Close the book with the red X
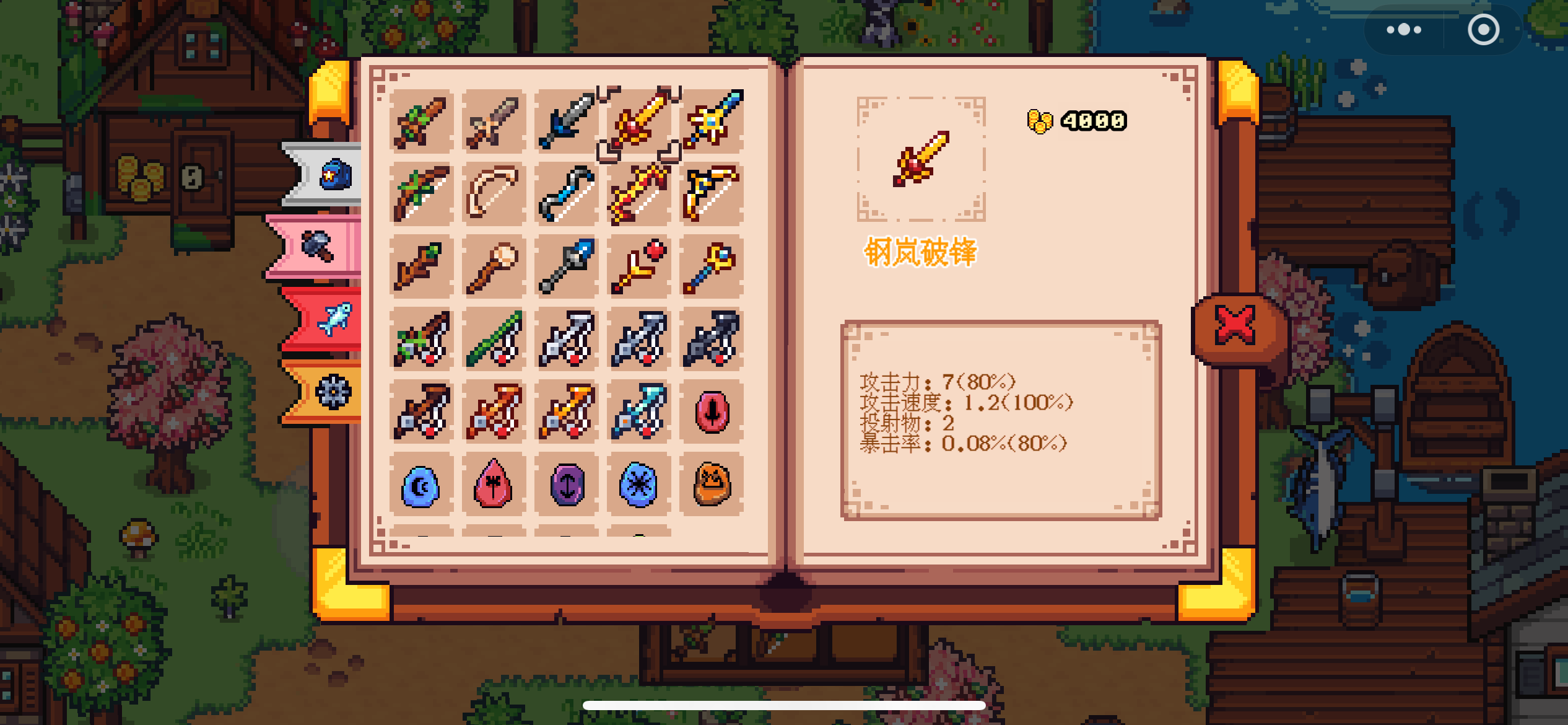 [1235, 325]
